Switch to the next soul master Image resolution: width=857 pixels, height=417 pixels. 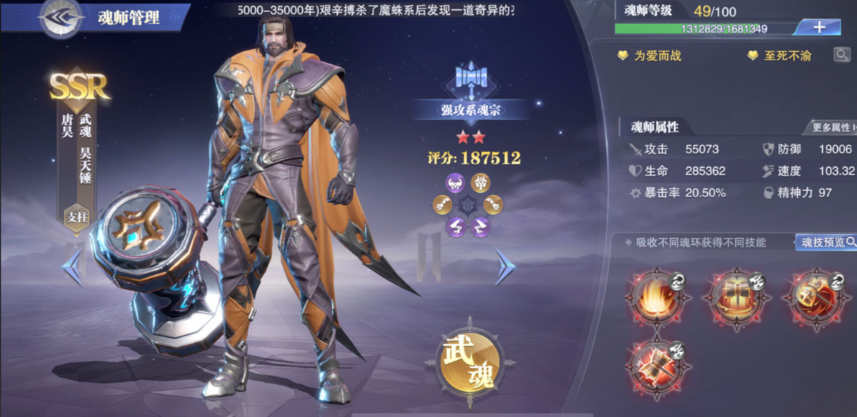506,267
